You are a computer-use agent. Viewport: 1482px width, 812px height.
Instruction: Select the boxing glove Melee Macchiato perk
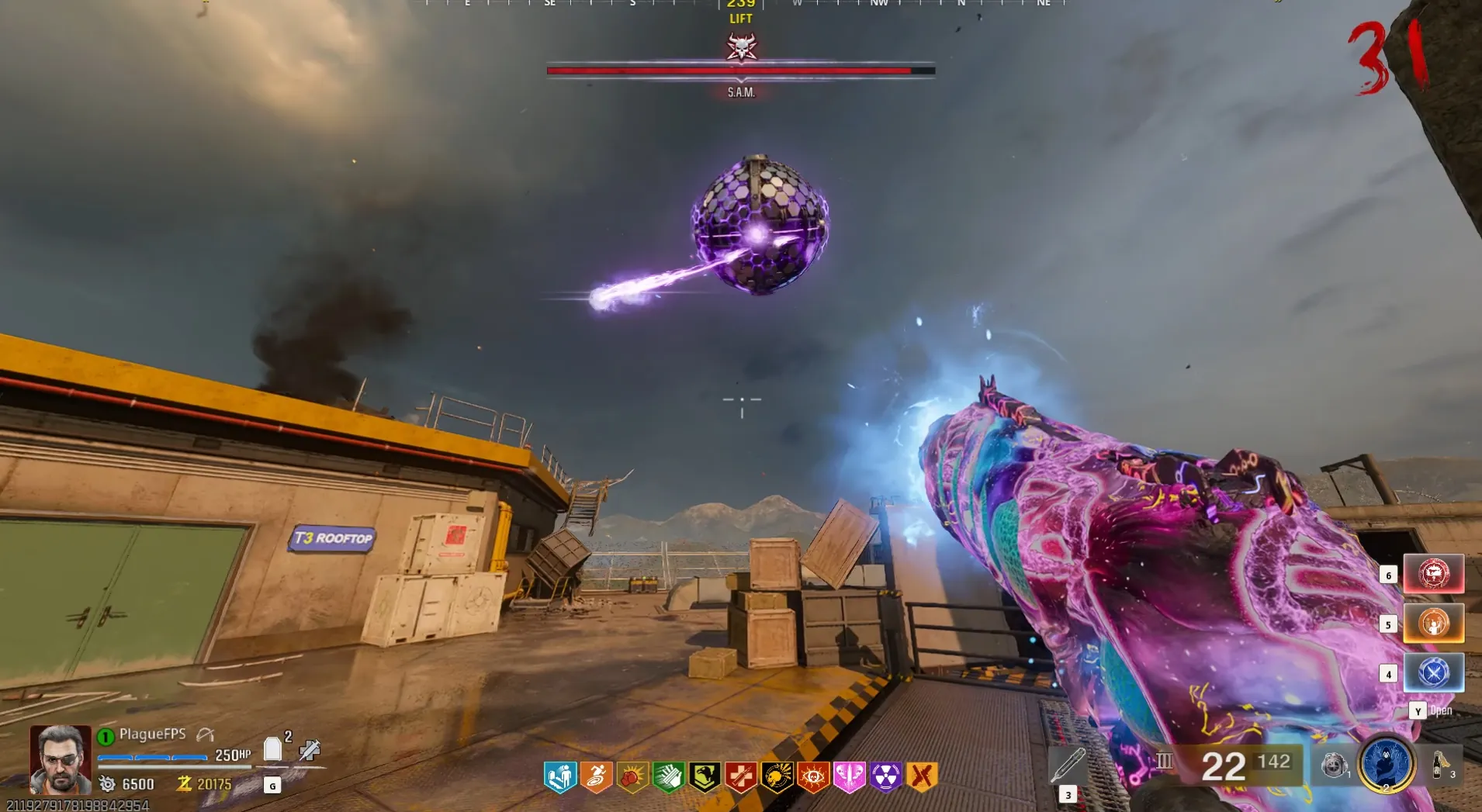point(632,776)
